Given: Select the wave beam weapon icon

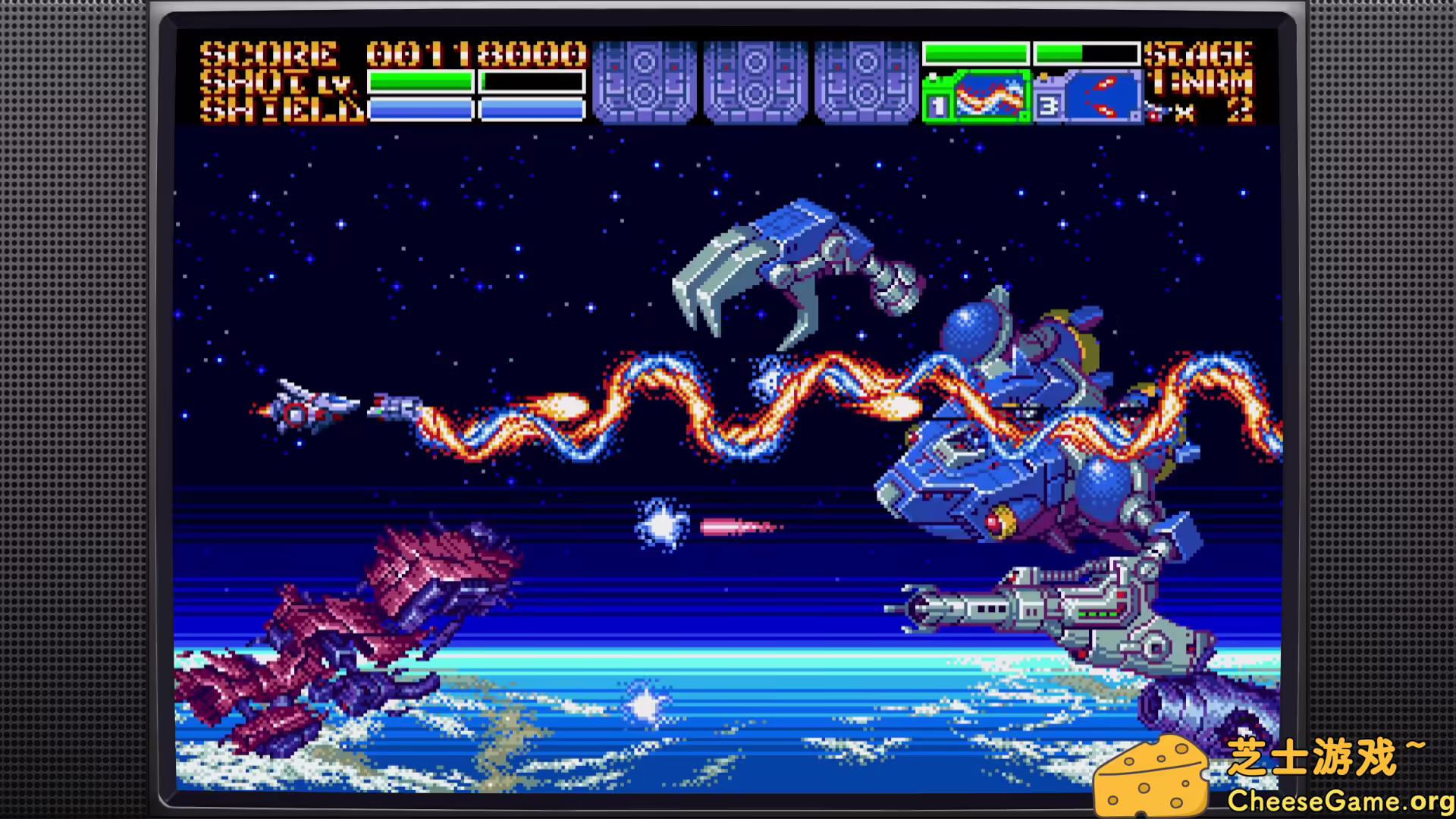Looking at the screenshot, I should (989, 96).
